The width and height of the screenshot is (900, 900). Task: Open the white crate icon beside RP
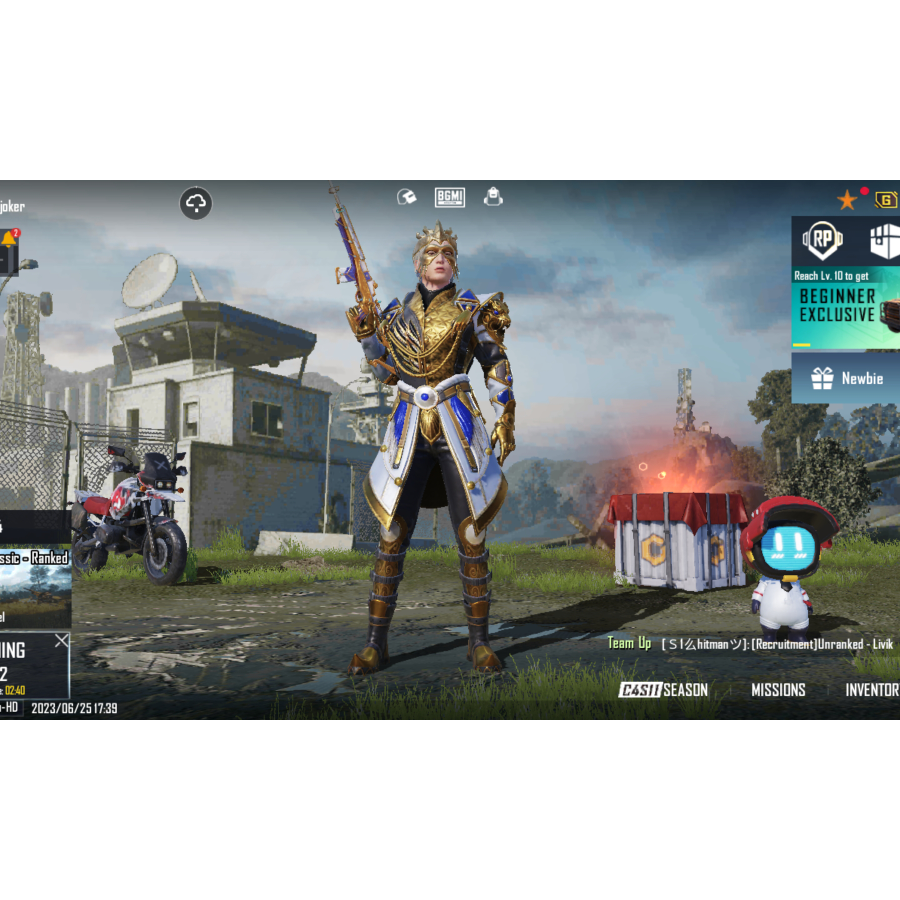(882, 241)
